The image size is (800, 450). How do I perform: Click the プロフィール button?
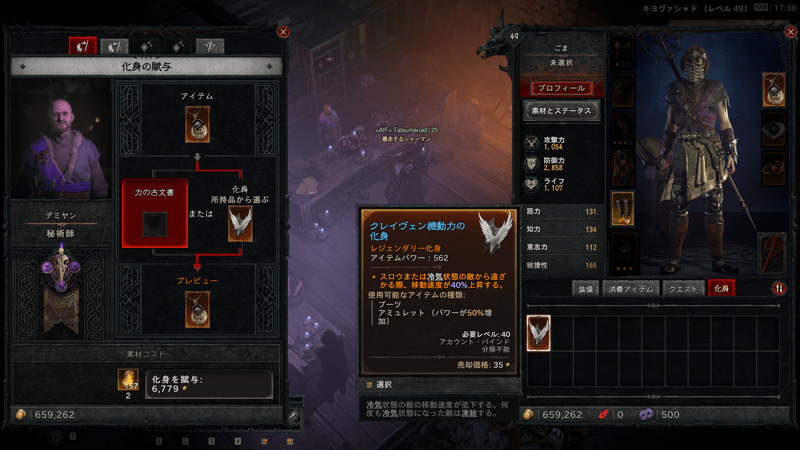point(561,88)
